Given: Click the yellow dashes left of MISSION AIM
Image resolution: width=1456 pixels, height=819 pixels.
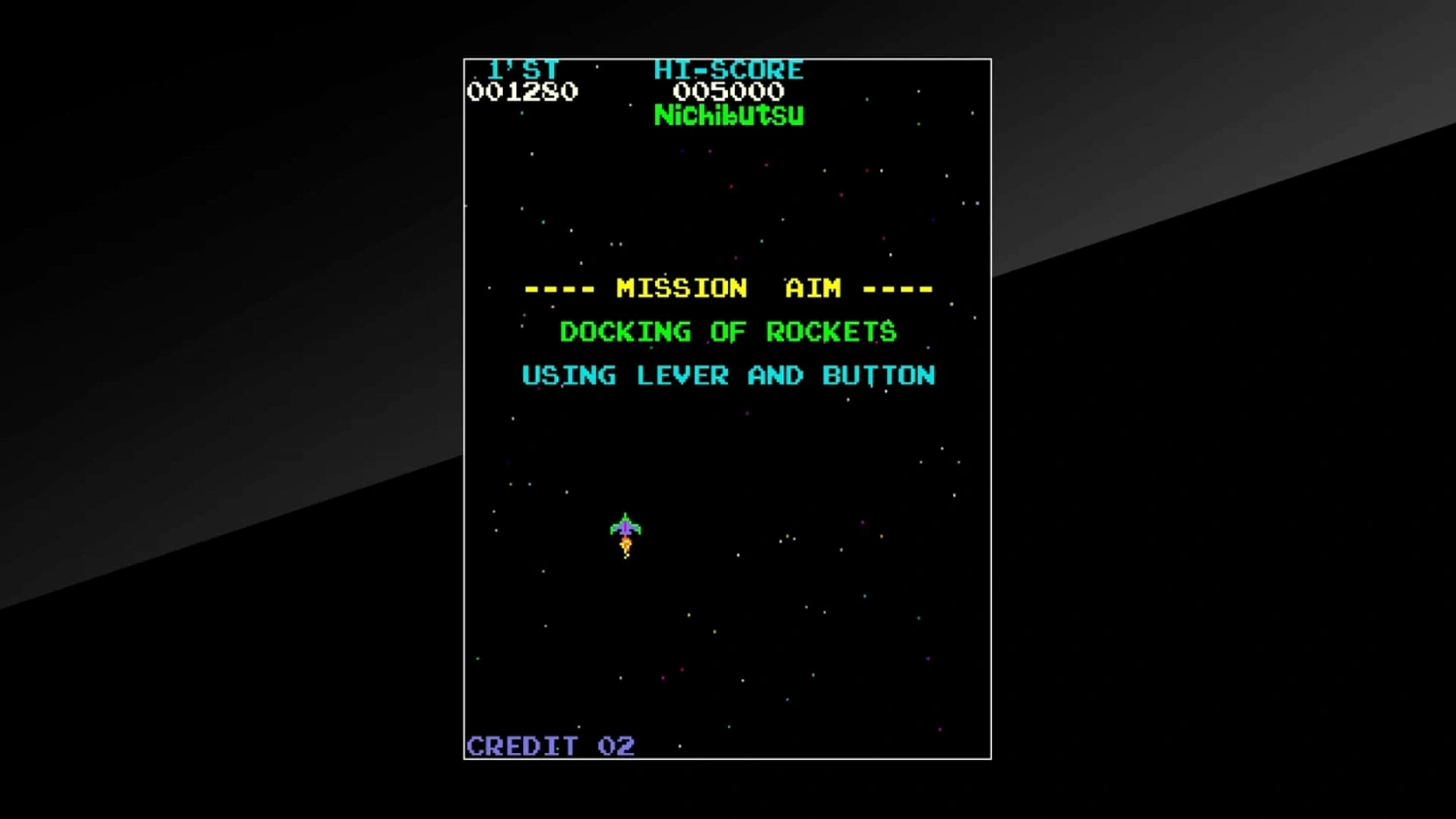Looking at the screenshot, I should click(560, 288).
